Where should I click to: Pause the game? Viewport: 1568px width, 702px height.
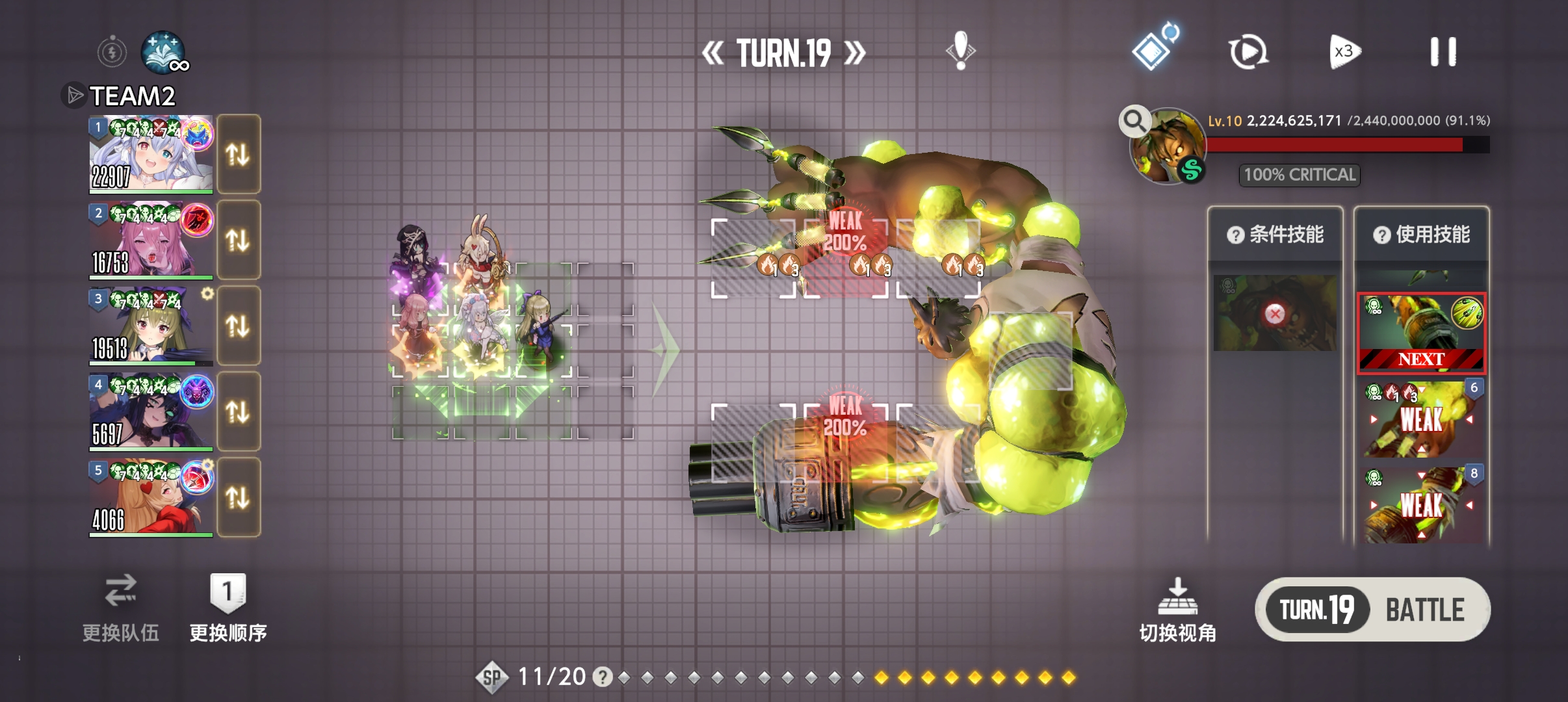pyautogui.click(x=1443, y=52)
